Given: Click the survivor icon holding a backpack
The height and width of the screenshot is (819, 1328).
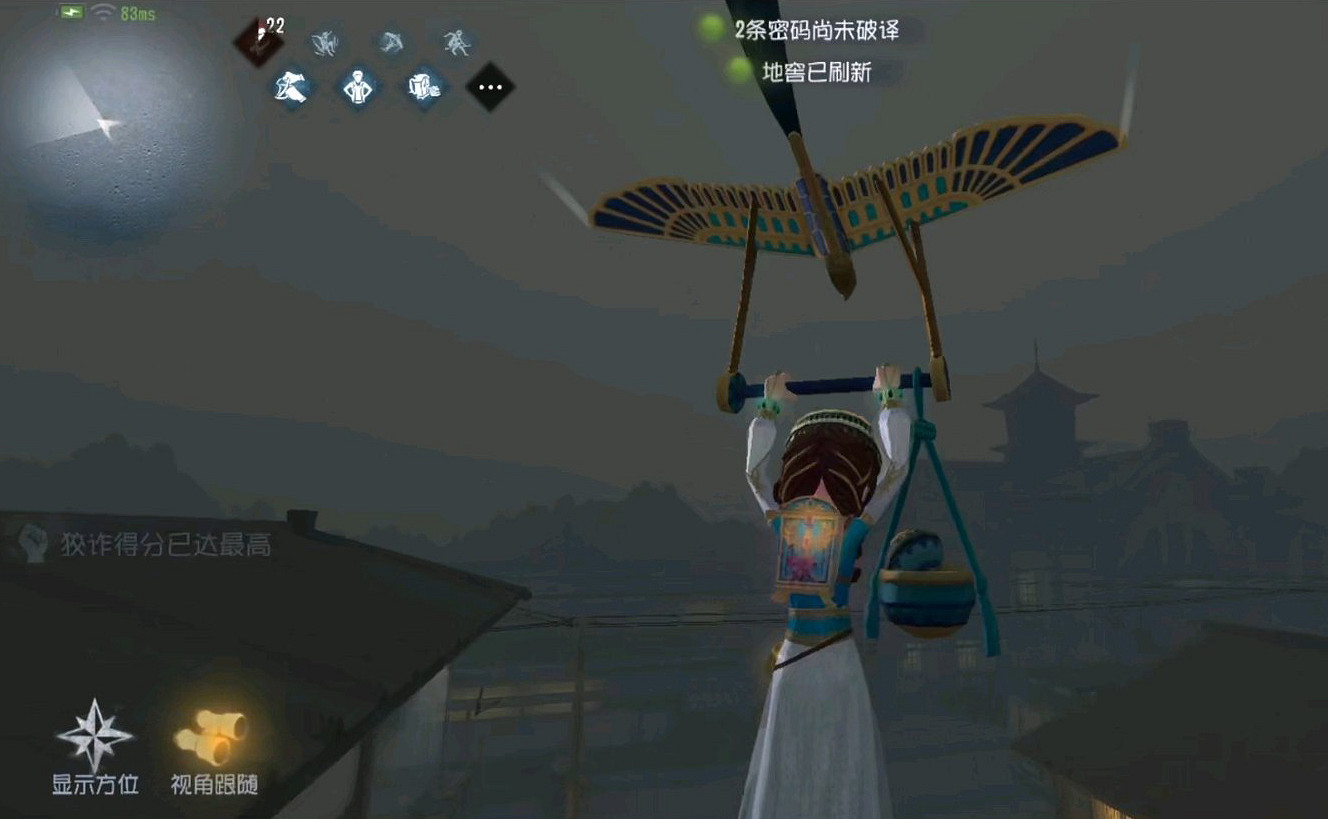Looking at the screenshot, I should [x=425, y=86].
